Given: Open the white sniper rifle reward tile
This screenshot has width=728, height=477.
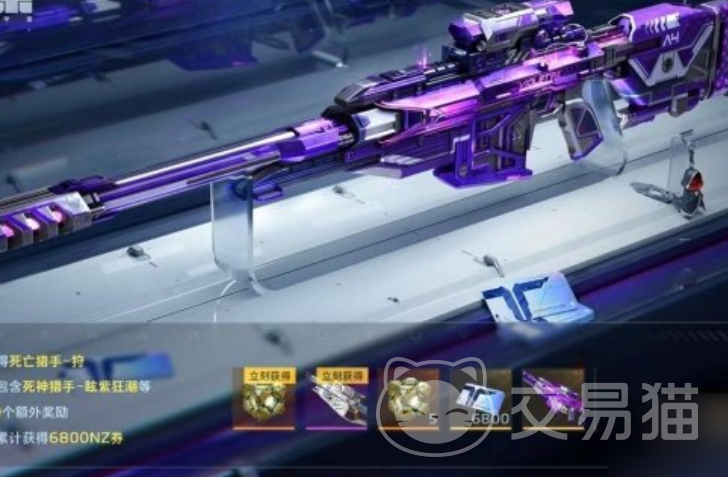Looking at the screenshot, I should pos(337,398).
